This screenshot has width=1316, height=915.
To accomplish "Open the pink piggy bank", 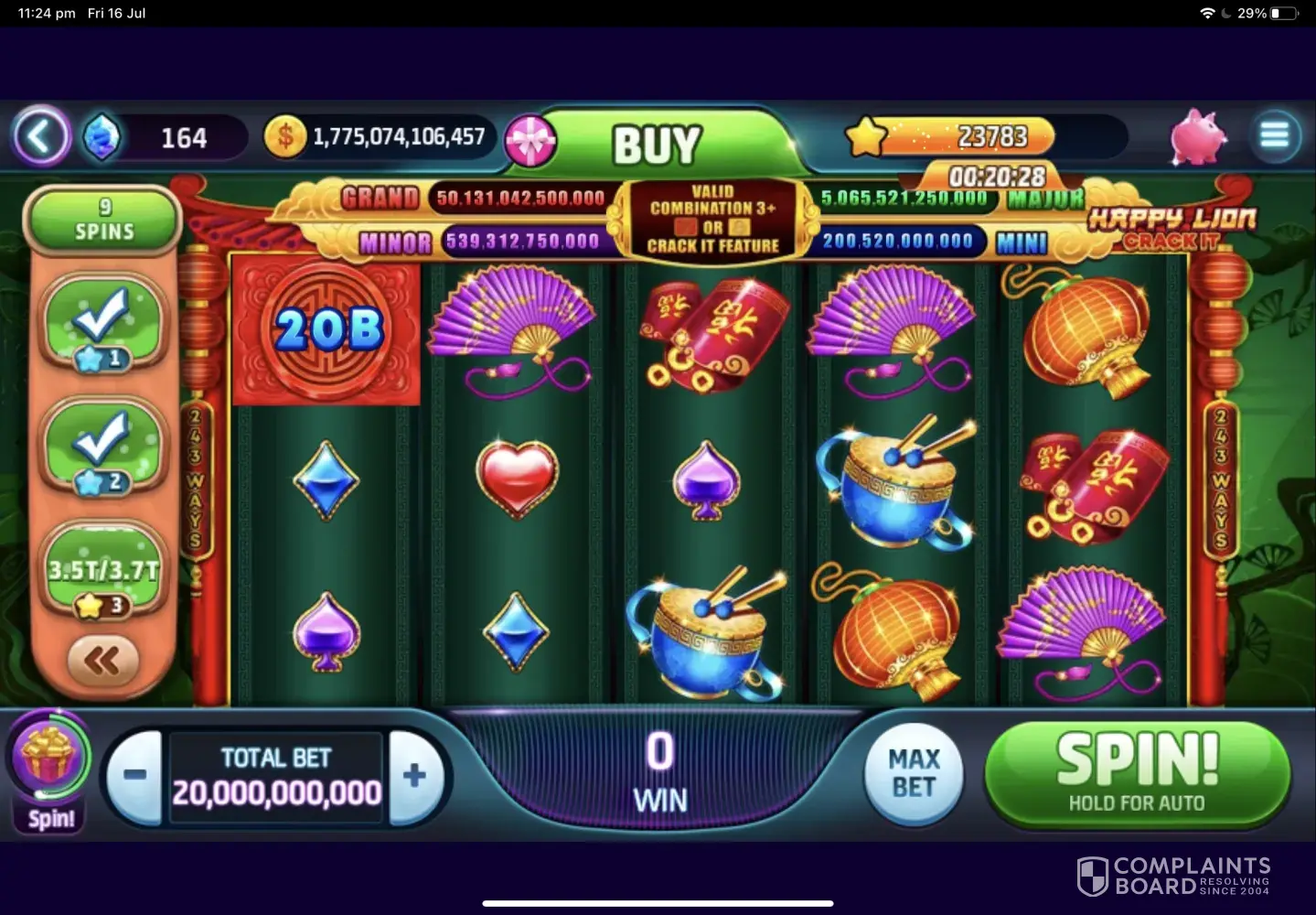I will click(x=1198, y=137).
